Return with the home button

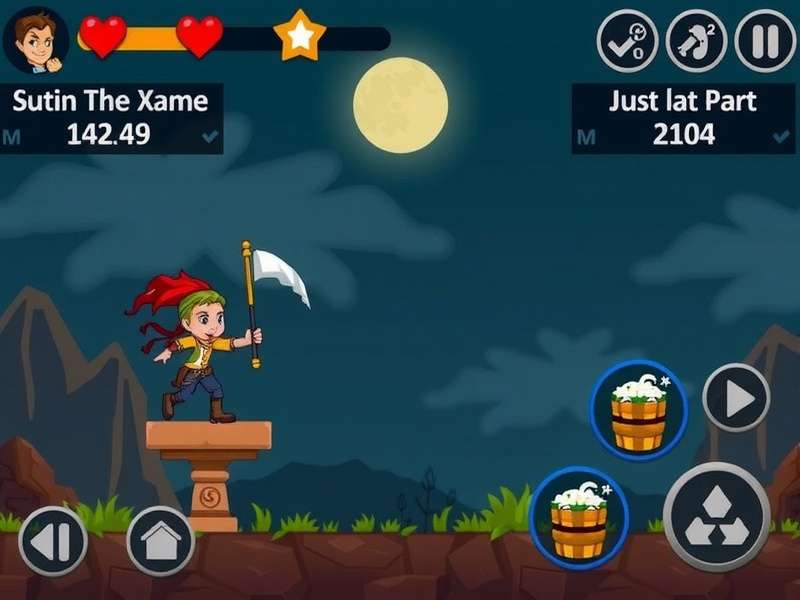pos(160,541)
